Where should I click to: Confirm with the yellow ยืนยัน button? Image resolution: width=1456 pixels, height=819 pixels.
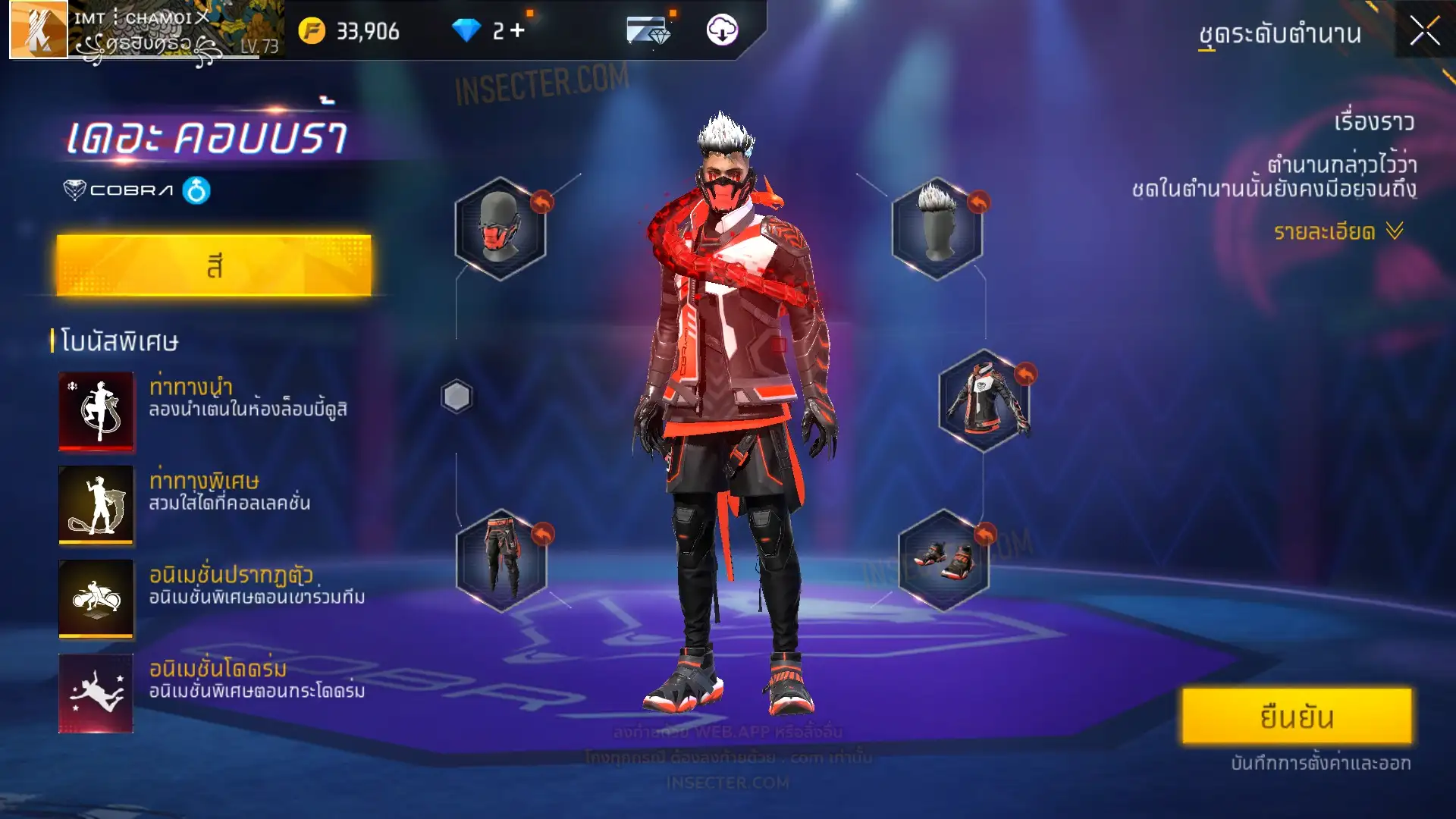[x=1297, y=717]
